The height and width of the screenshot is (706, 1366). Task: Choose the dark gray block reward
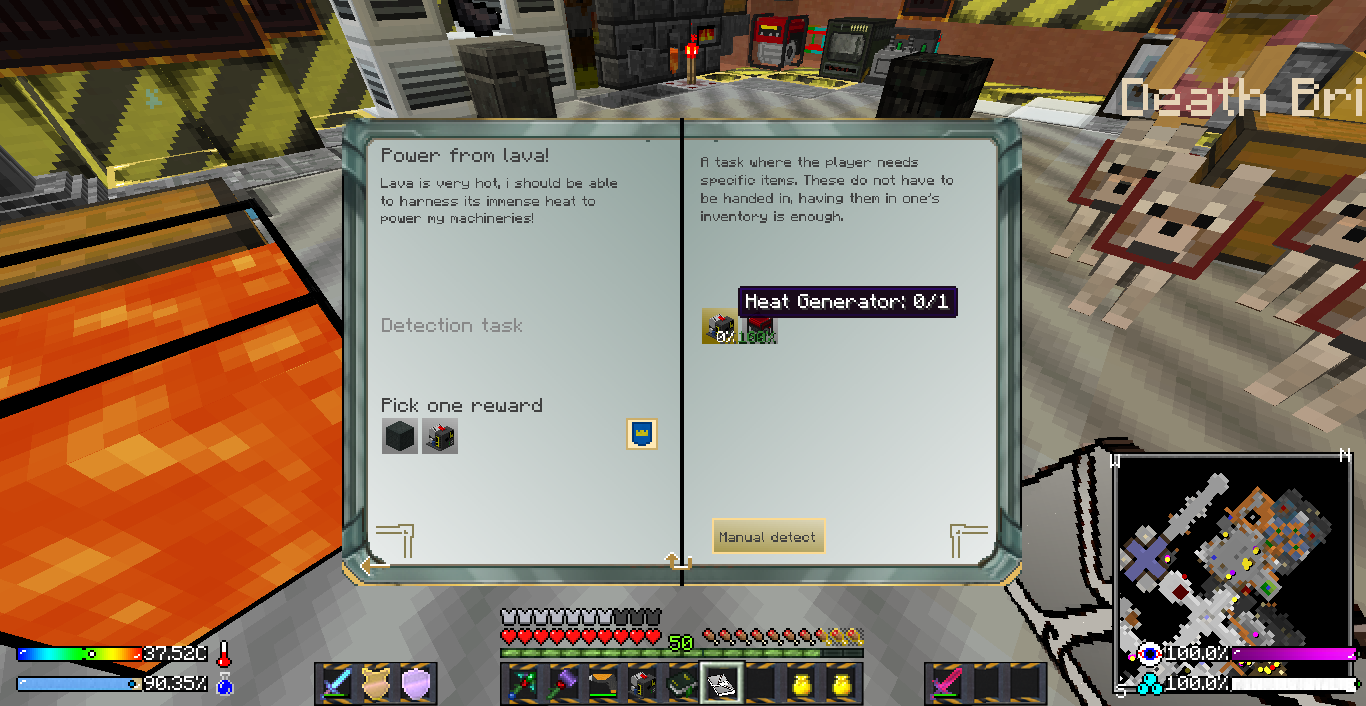(x=399, y=437)
